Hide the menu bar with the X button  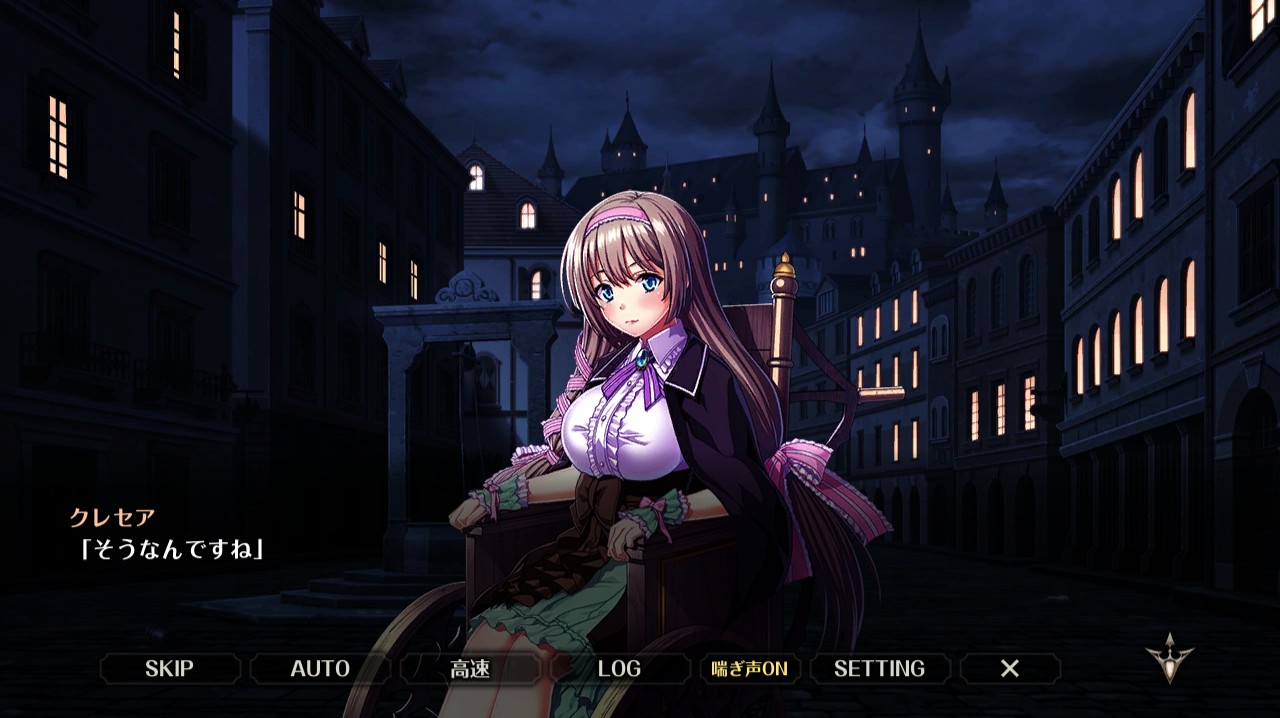pyautogui.click(x=1010, y=669)
